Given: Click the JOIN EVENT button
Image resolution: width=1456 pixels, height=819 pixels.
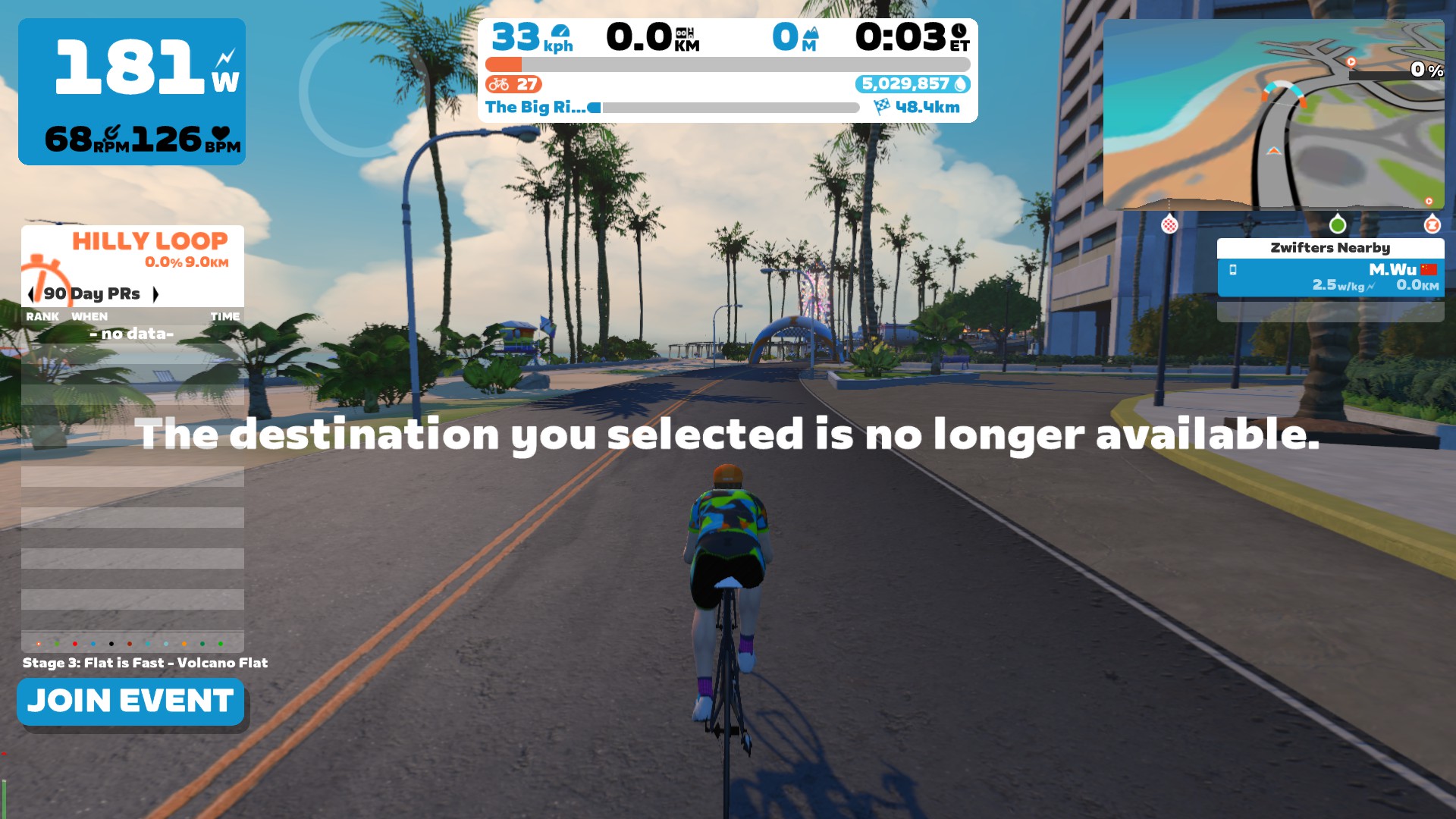Looking at the screenshot, I should coord(130,701).
